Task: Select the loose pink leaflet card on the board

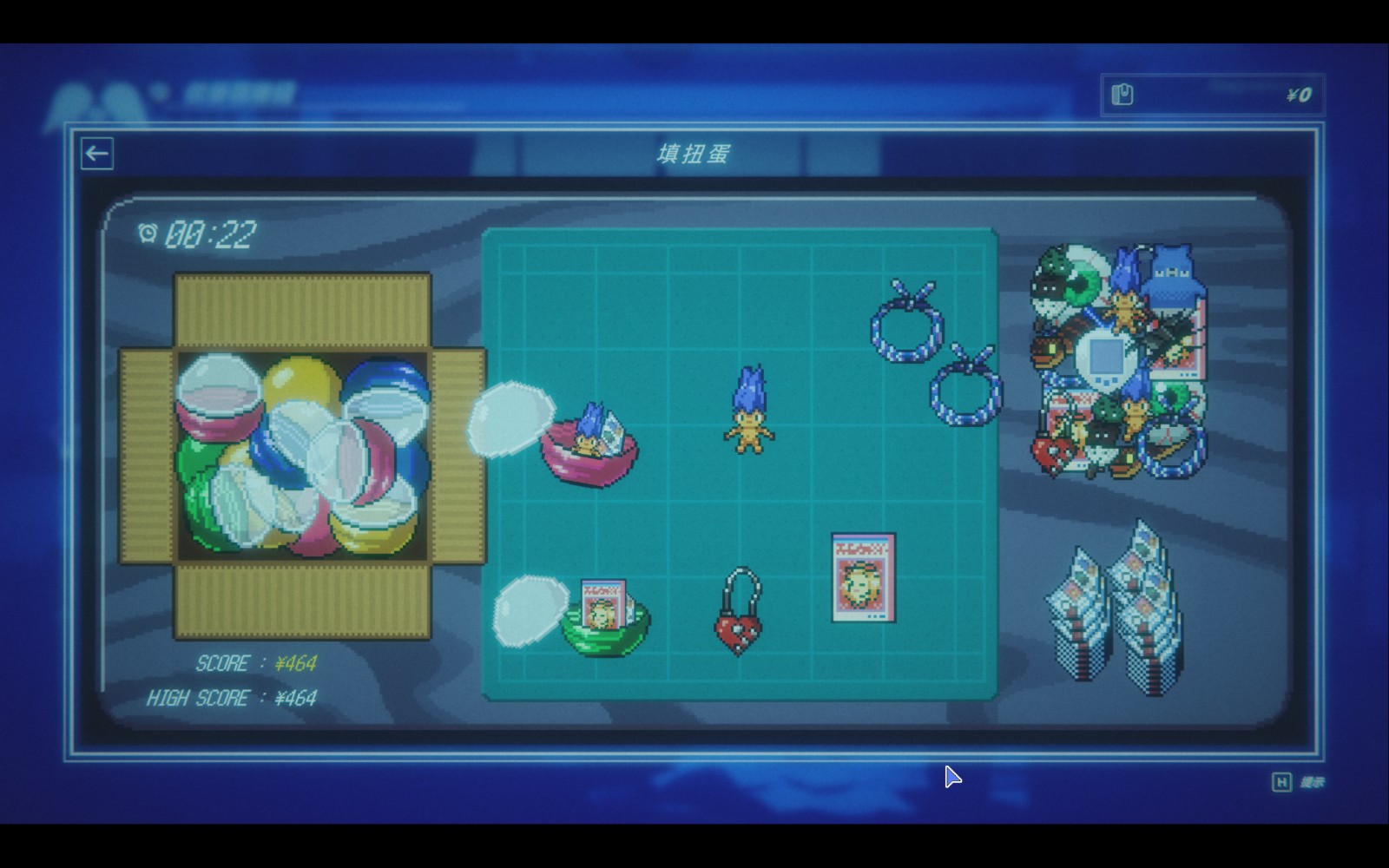Action: (863, 577)
